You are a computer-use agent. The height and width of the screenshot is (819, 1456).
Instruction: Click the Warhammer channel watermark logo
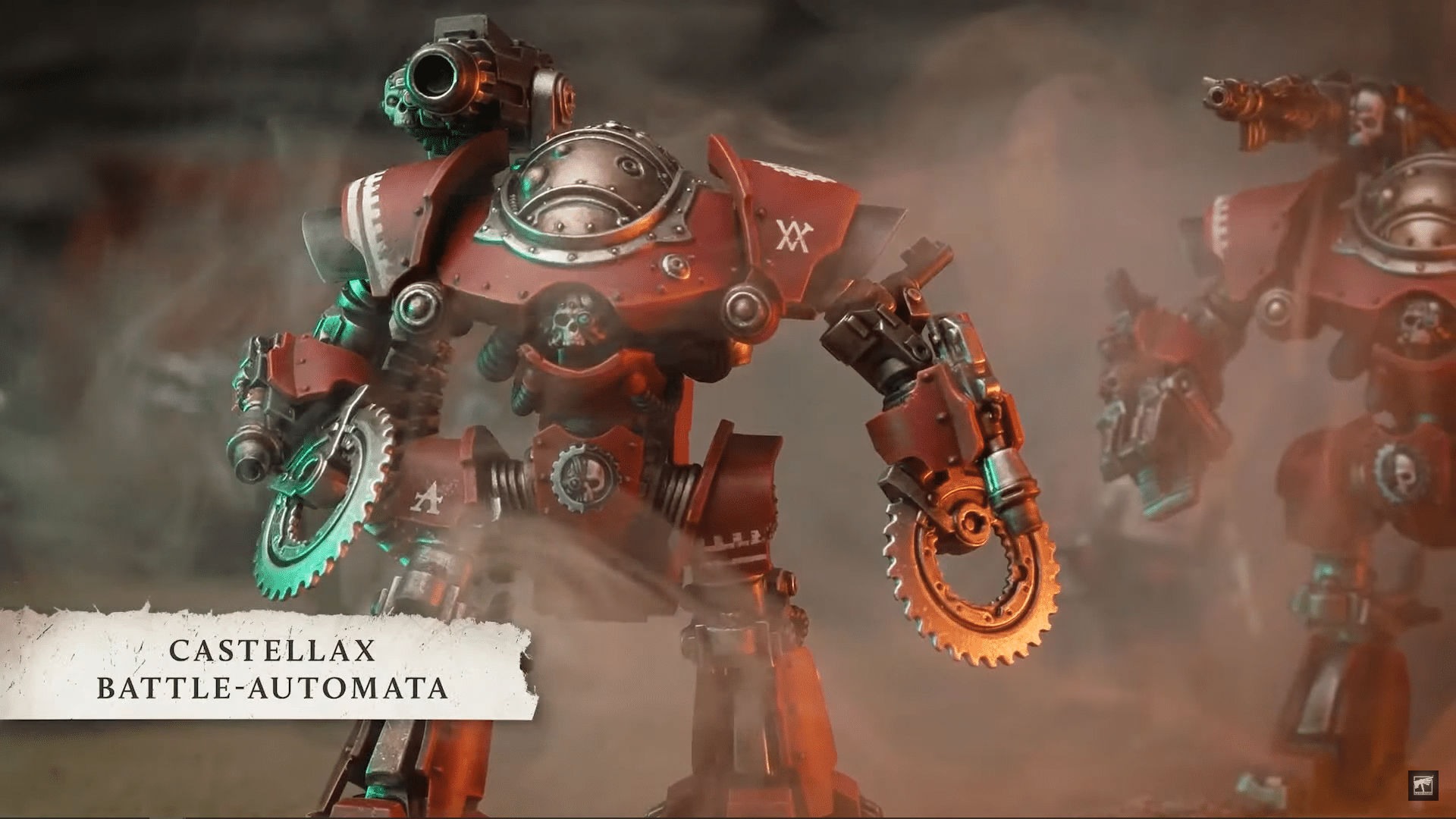point(1419,786)
